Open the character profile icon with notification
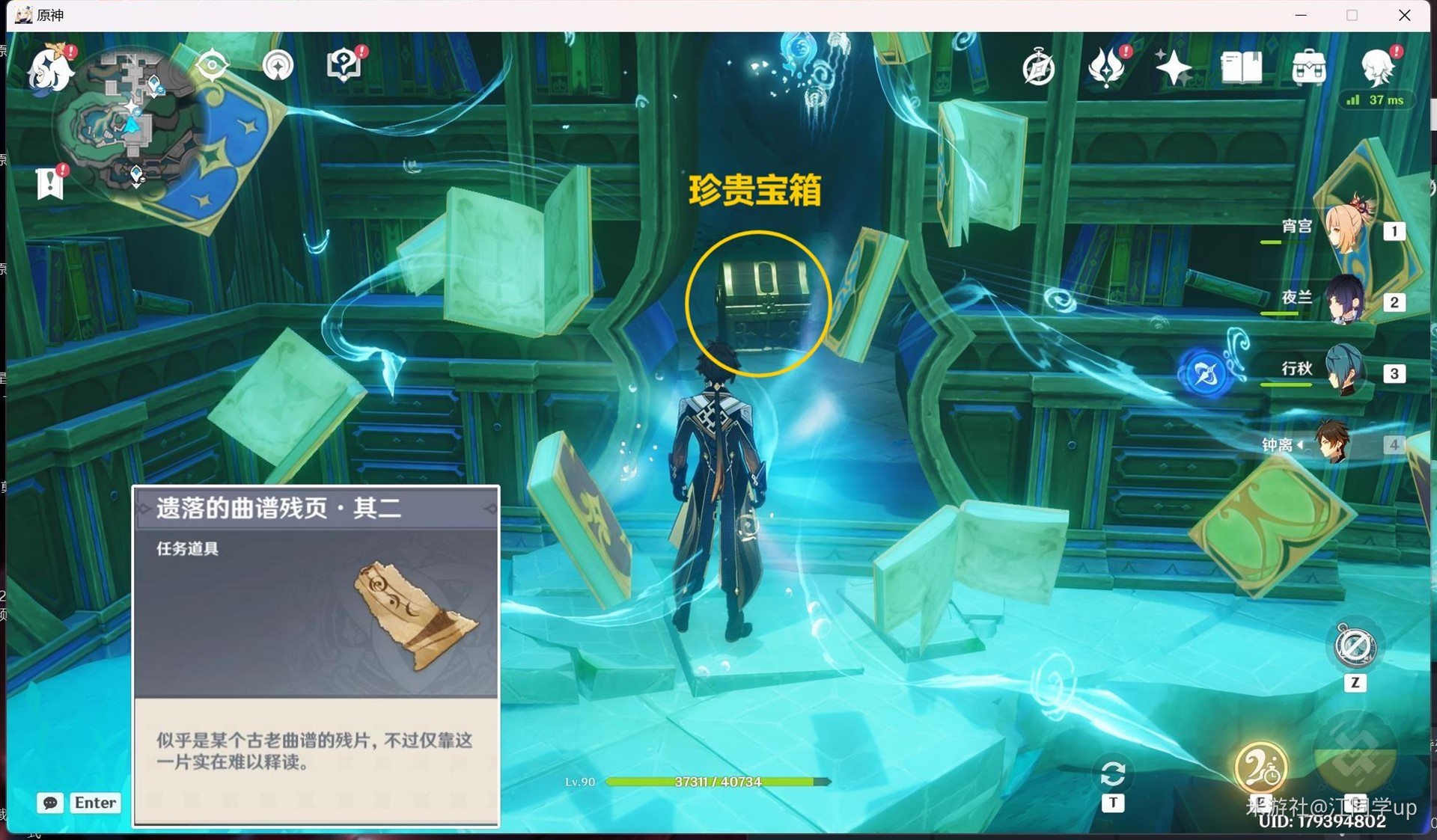1437x840 pixels. pos(1379,67)
